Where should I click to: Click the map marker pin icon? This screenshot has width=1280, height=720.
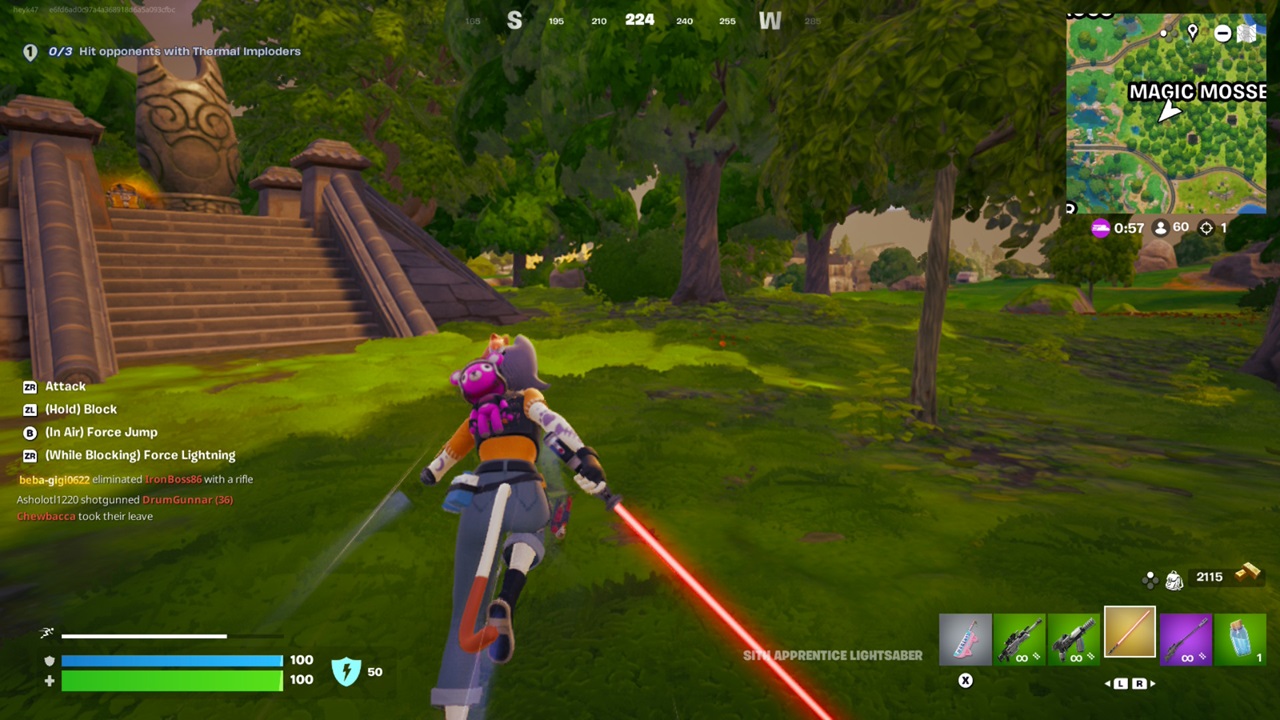pyautogui.click(x=1192, y=33)
